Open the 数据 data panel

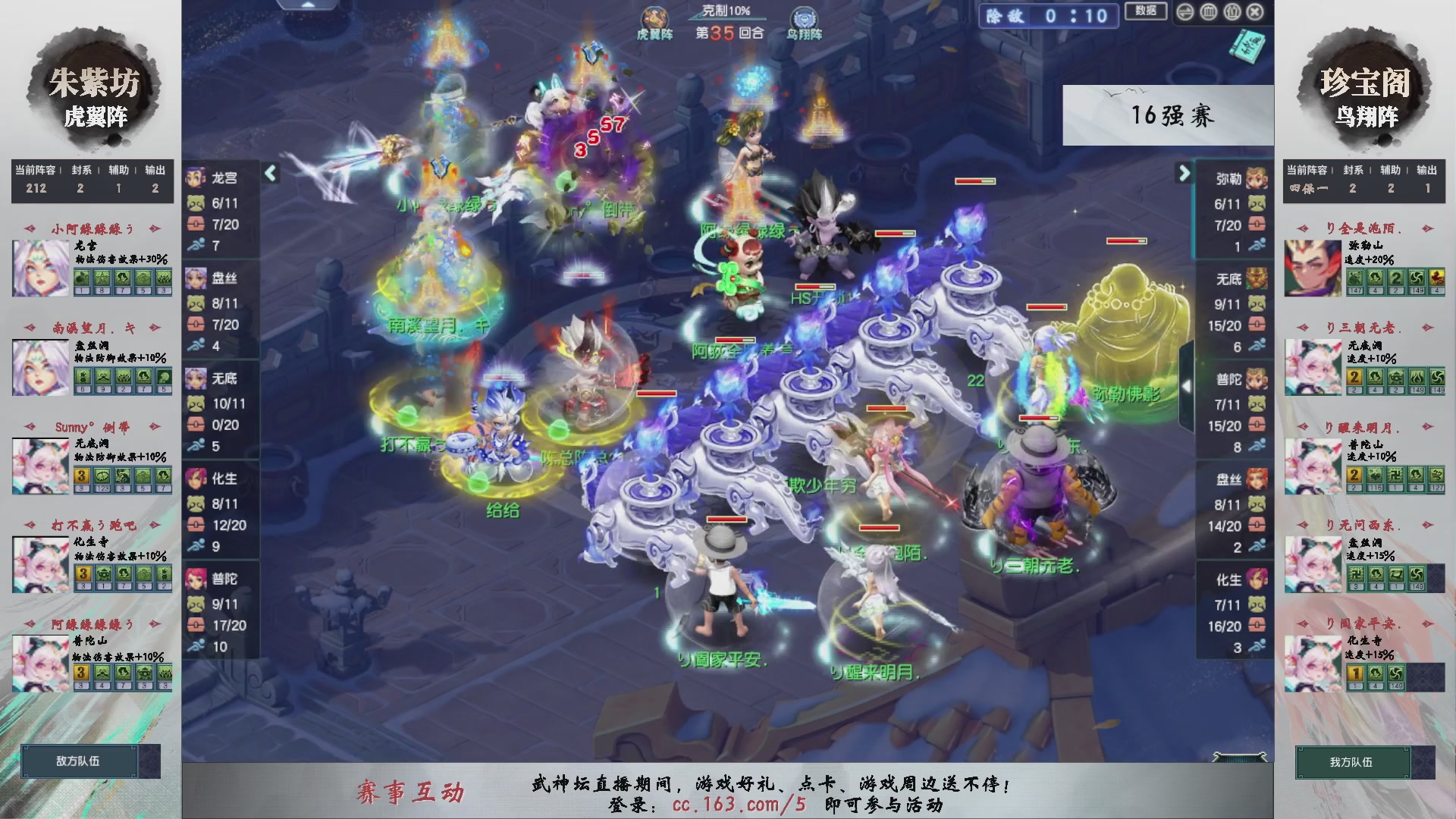(1147, 12)
